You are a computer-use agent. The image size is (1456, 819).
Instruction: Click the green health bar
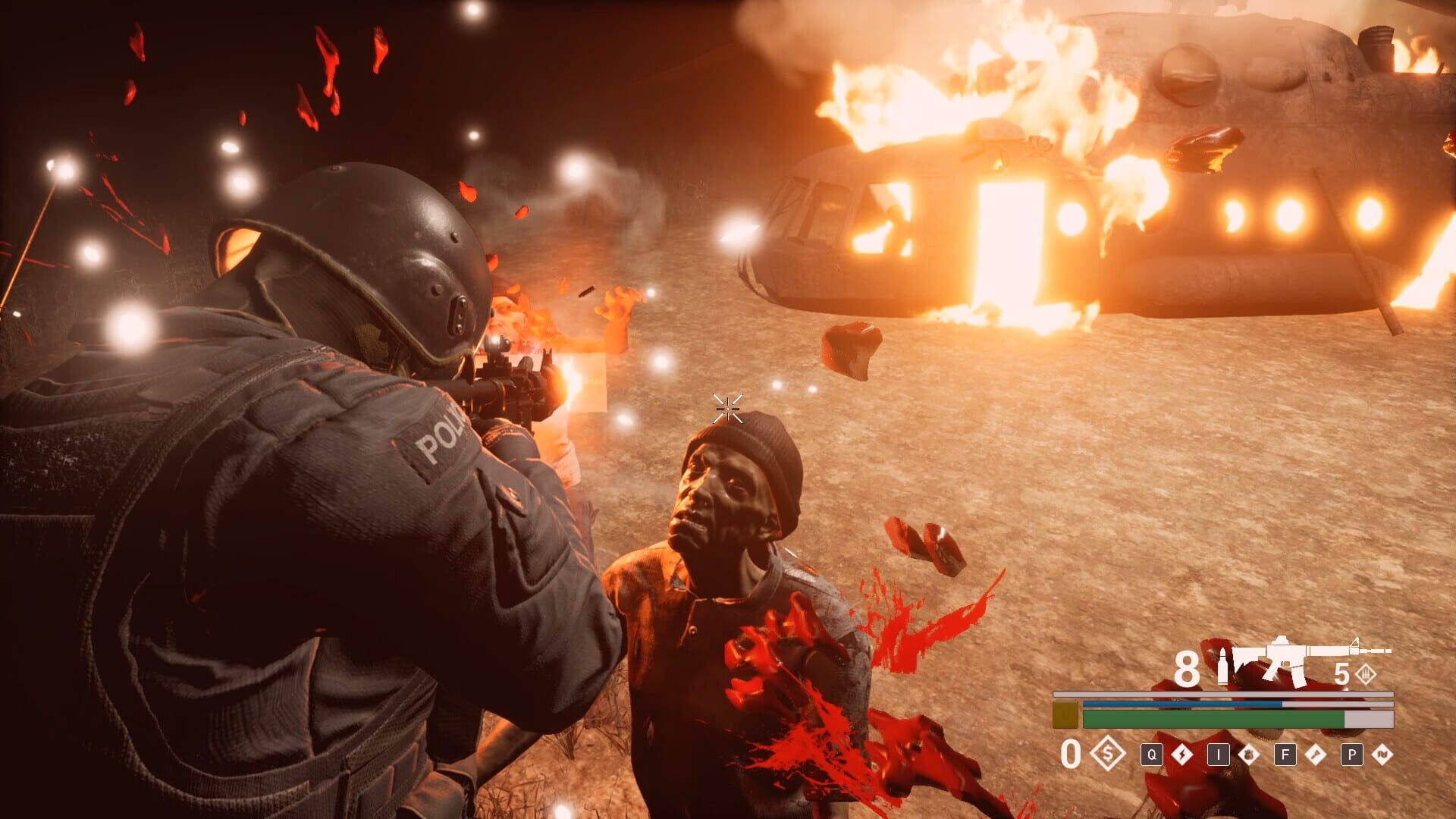(1213, 718)
